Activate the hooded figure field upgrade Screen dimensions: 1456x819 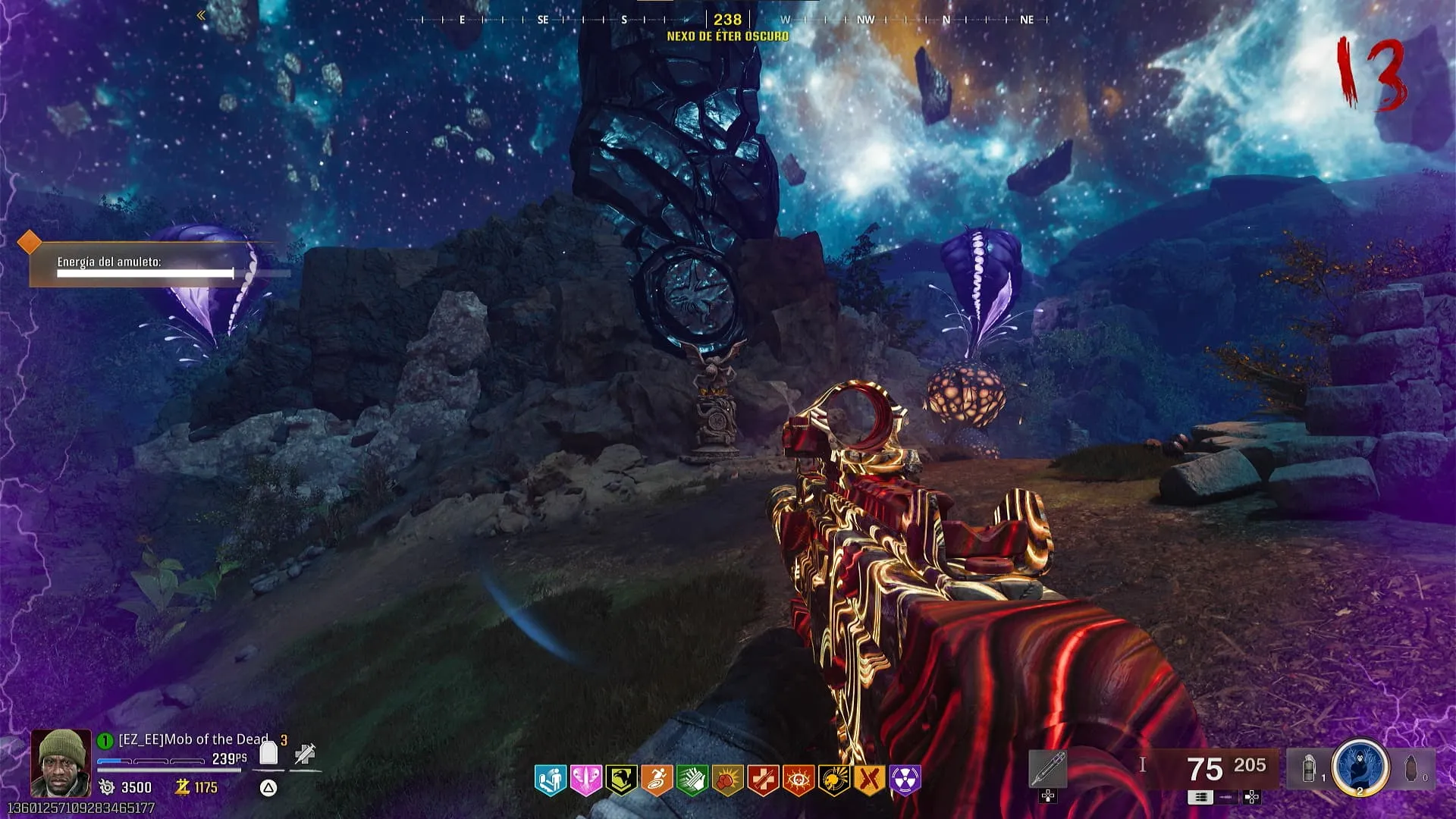click(x=1360, y=767)
